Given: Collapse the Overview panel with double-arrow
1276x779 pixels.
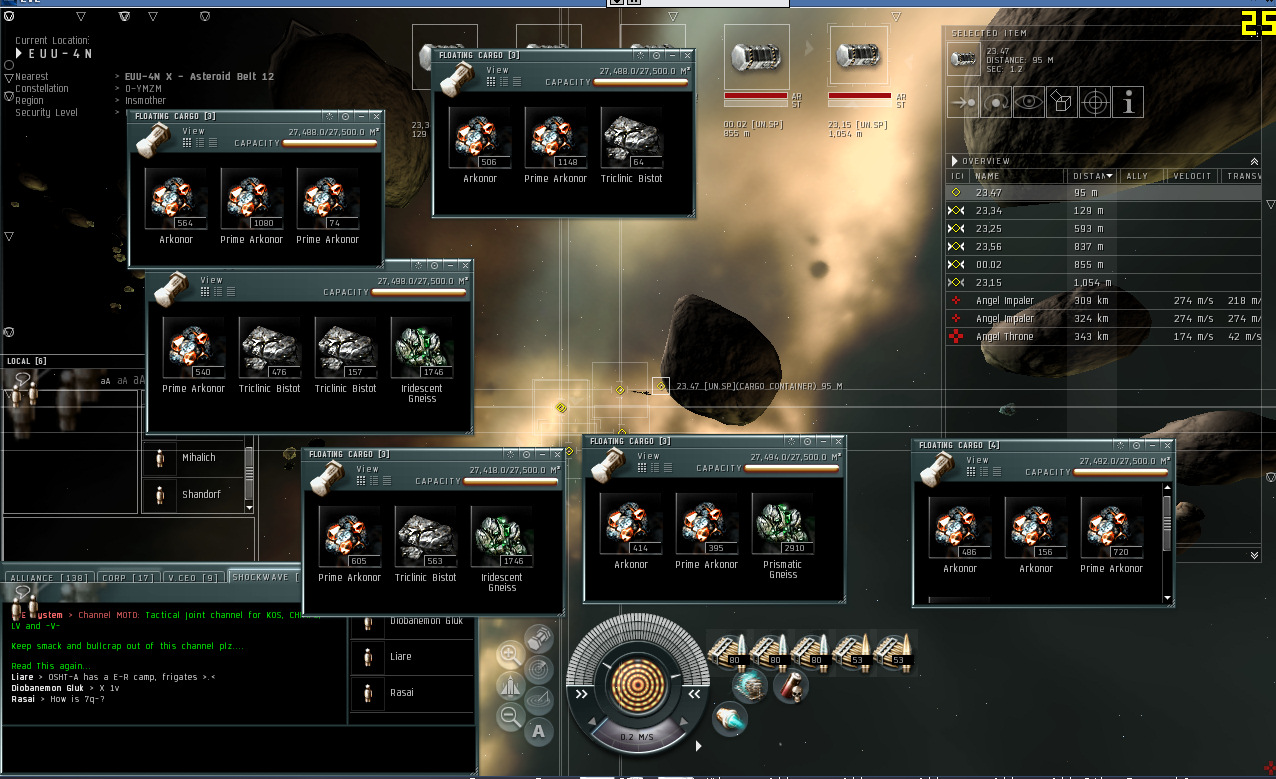Looking at the screenshot, I should [x=1254, y=161].
